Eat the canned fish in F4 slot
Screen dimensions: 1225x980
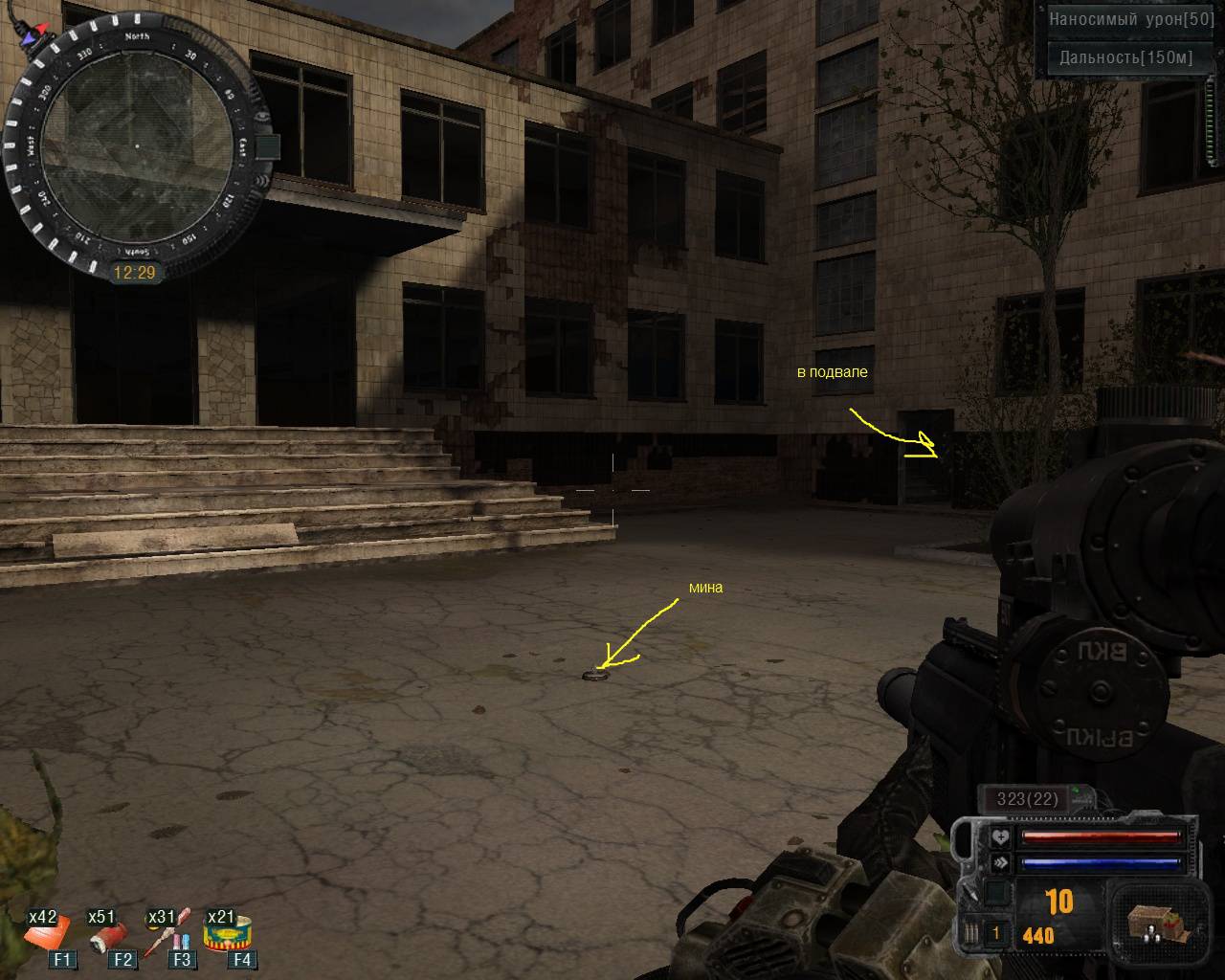[228, 932]
